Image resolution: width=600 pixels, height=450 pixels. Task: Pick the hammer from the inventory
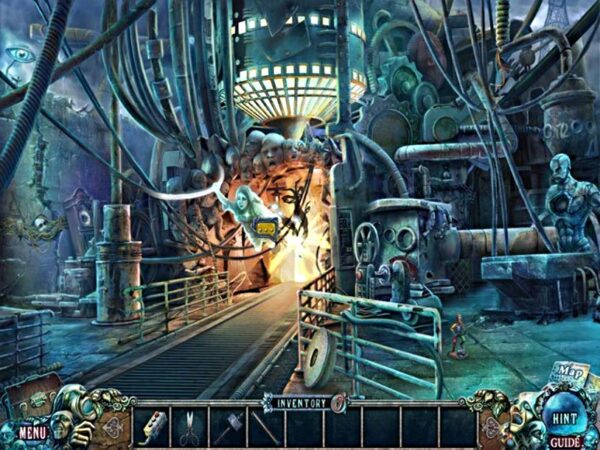(x=229, y=426)
